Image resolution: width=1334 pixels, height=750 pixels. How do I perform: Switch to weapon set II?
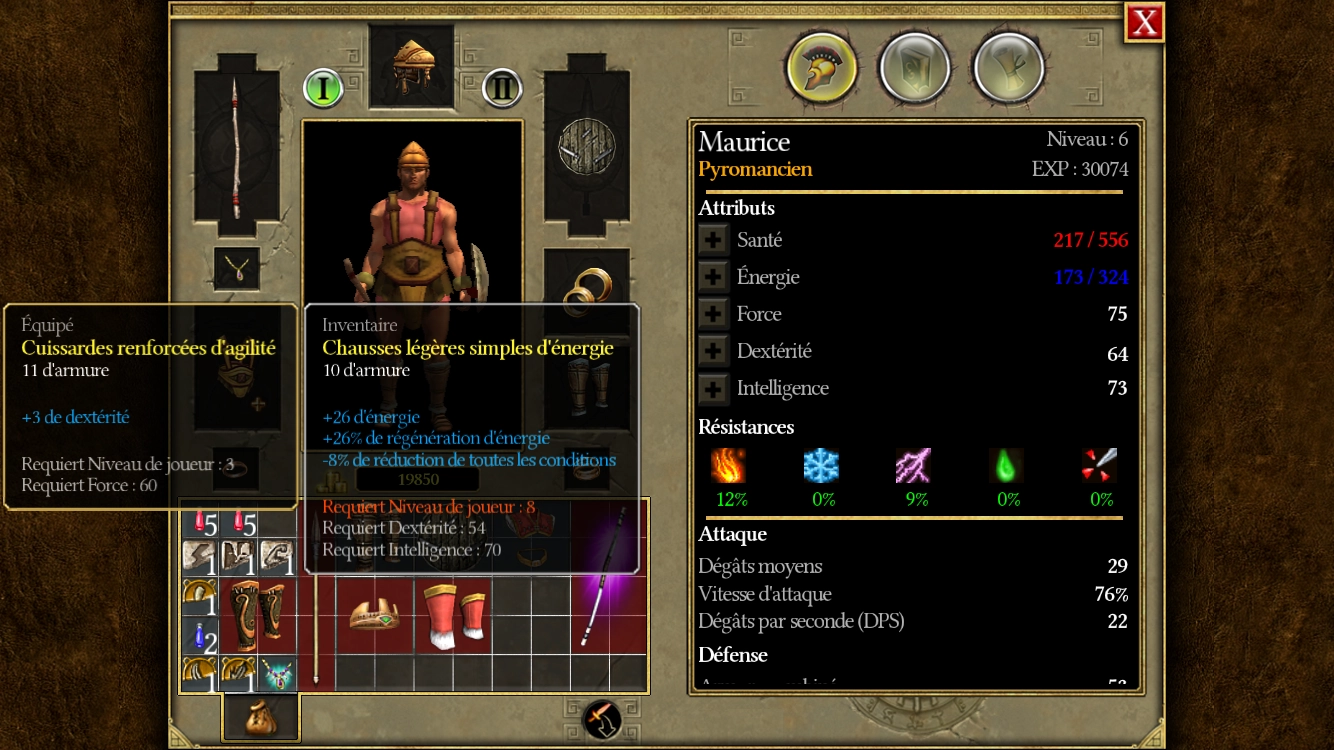pyautogui.click(x=502, y=88)
